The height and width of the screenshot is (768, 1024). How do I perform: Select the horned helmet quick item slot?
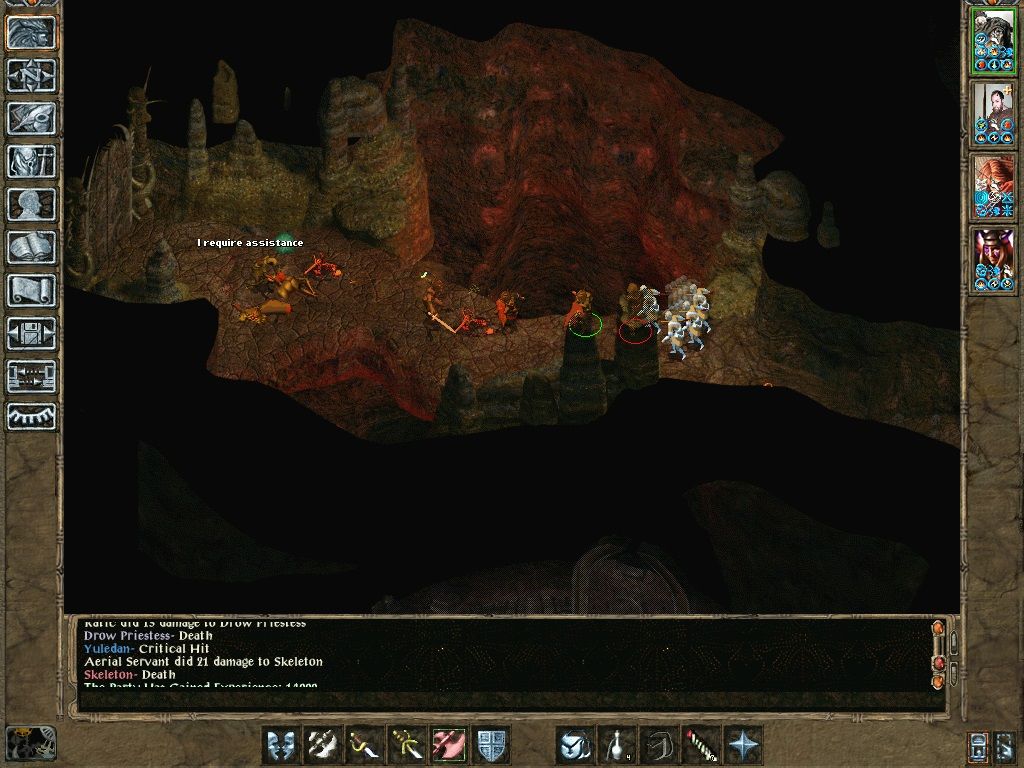(x=576, y=745)
